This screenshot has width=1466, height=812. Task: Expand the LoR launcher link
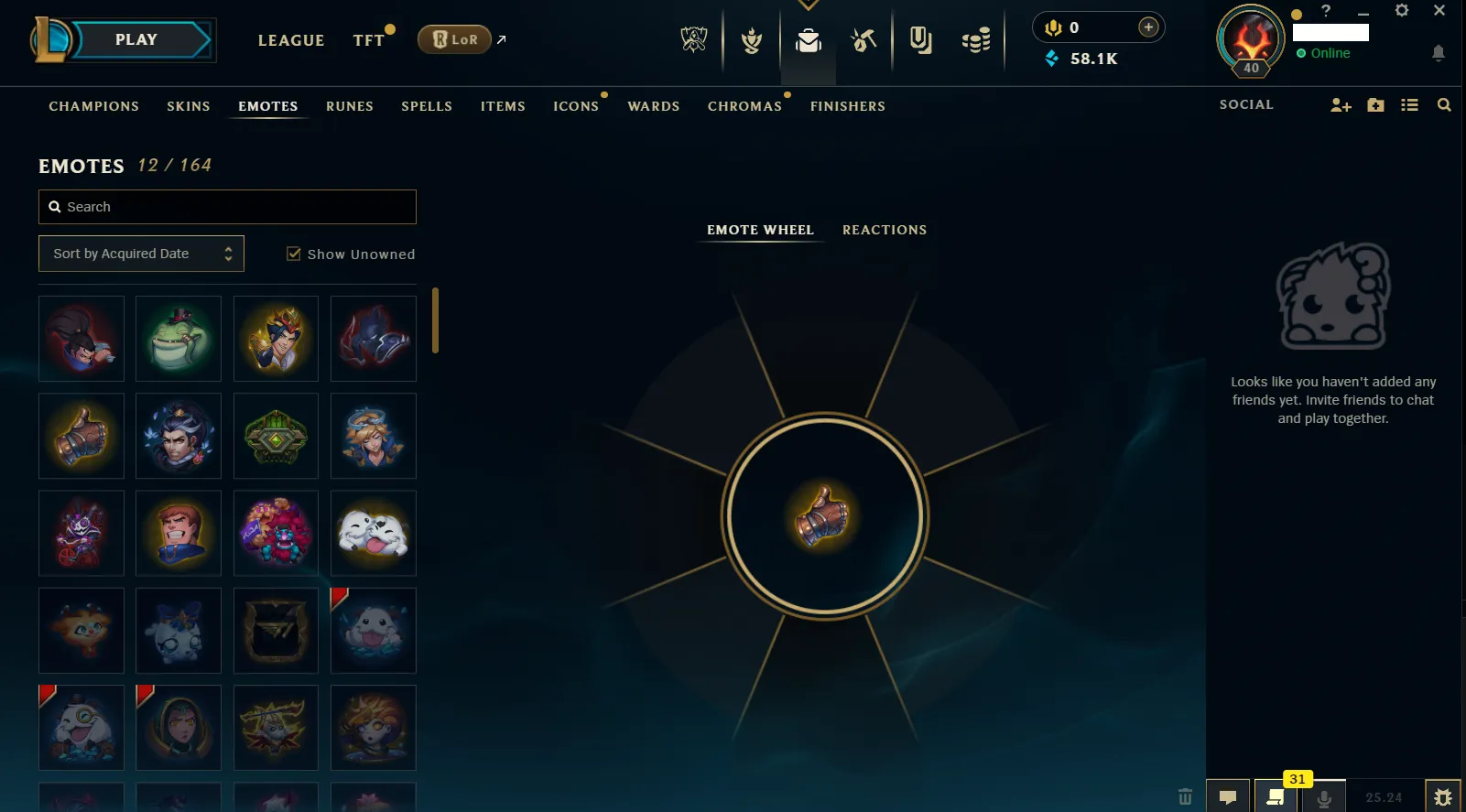[x=501, y=38]
